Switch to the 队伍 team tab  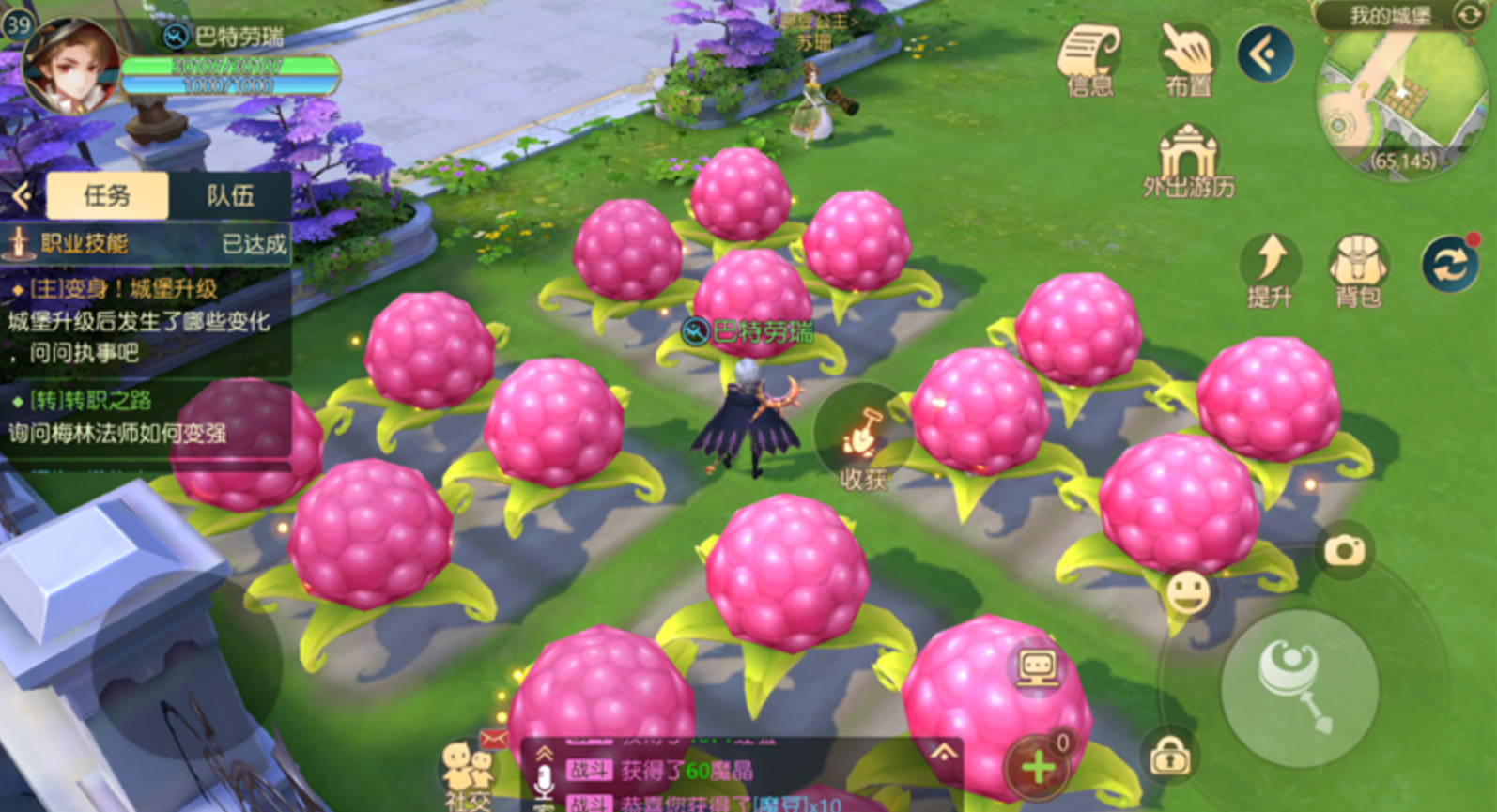coord(230,195)
